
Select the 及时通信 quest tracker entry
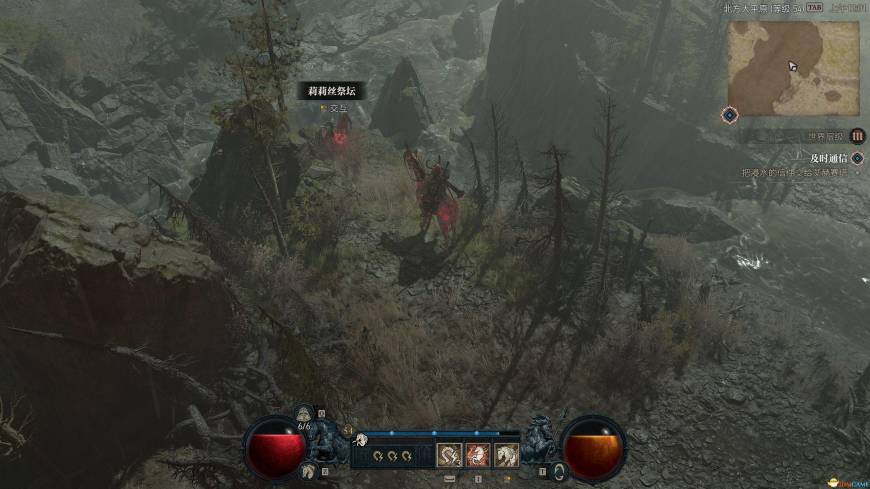827,158
